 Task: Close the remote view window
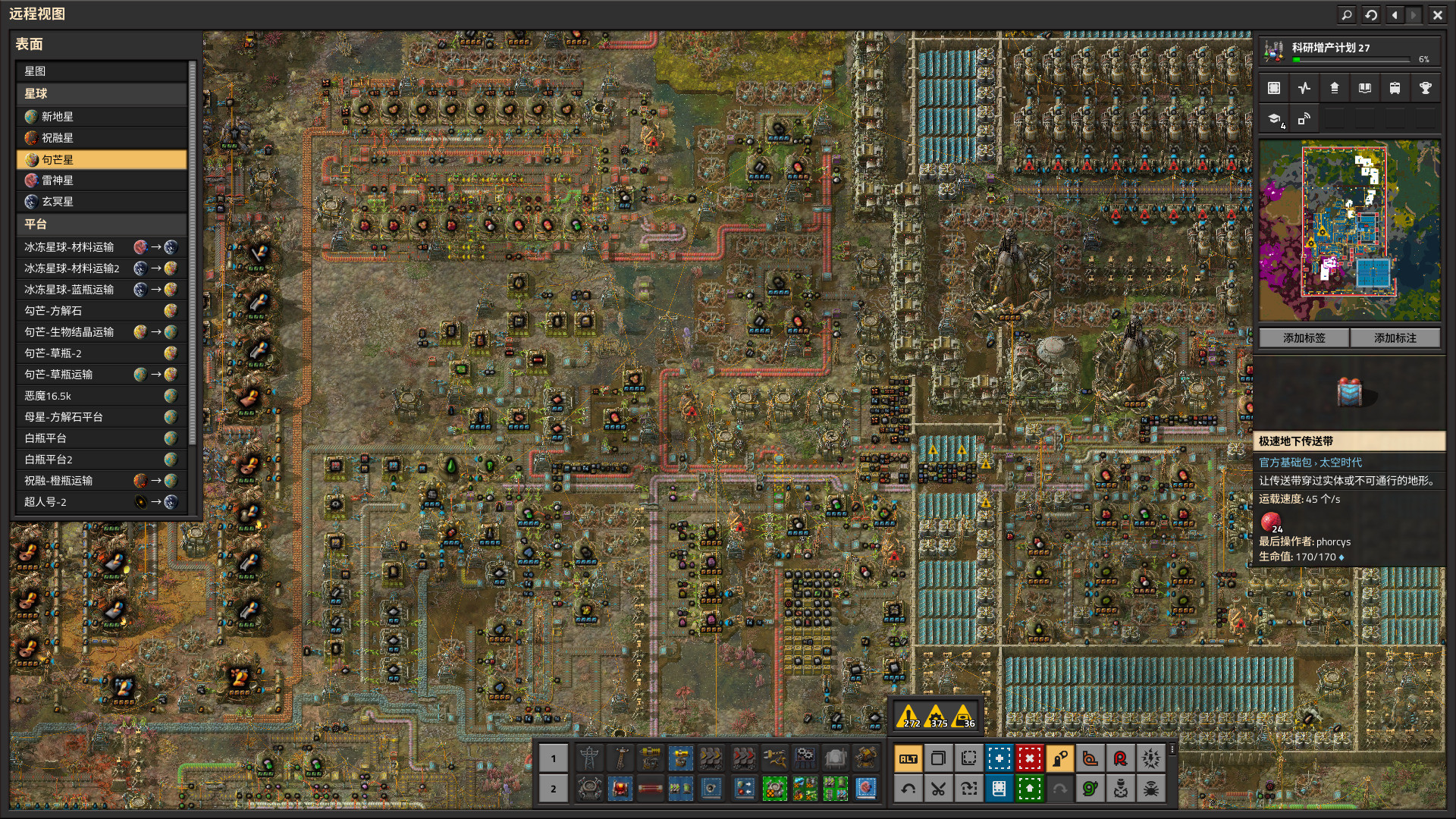[x=1437, y=14]
